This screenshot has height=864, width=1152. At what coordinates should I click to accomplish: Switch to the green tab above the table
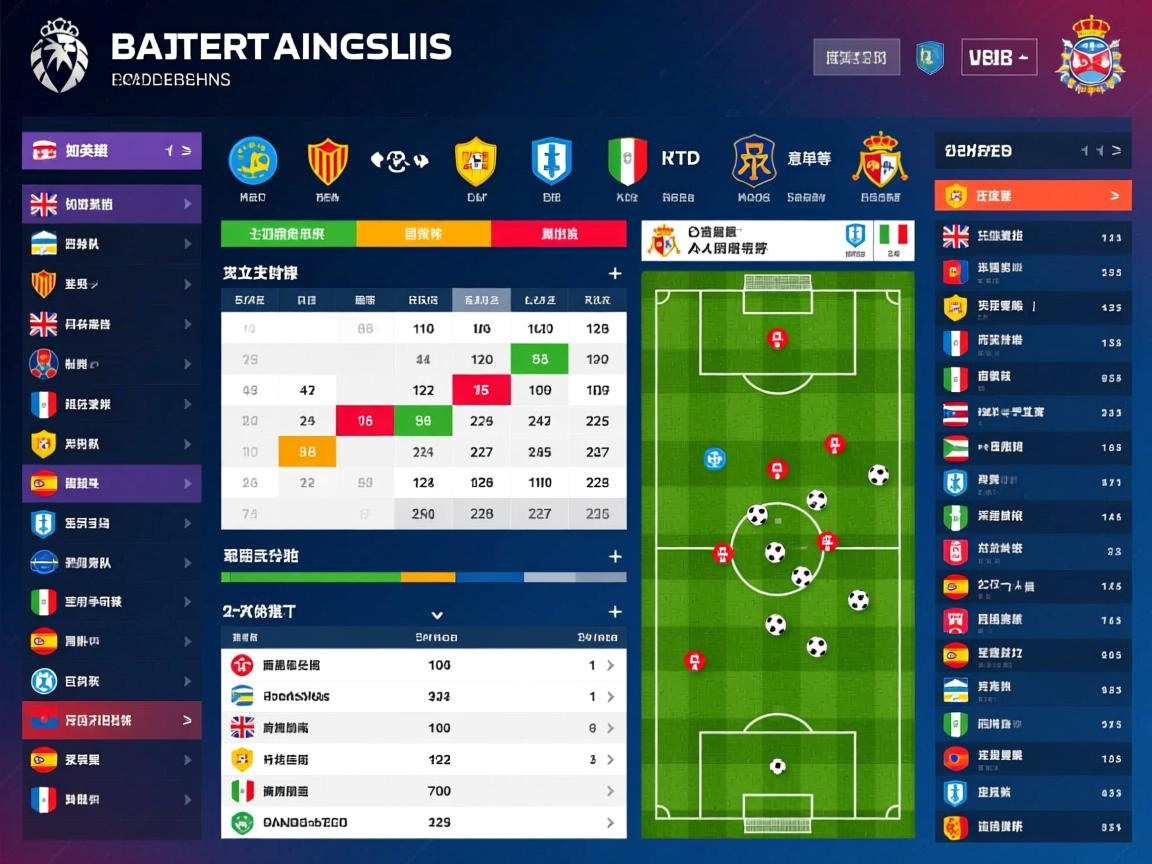coord(288,234)
